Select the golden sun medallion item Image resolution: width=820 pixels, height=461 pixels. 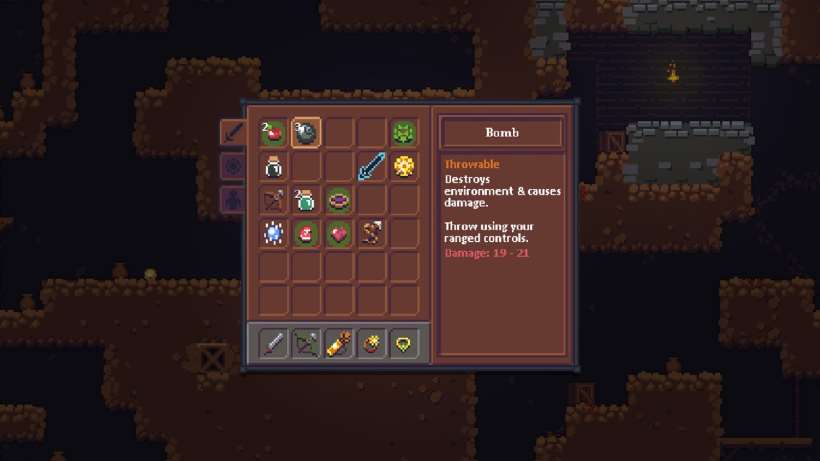[x=404, y=166]
